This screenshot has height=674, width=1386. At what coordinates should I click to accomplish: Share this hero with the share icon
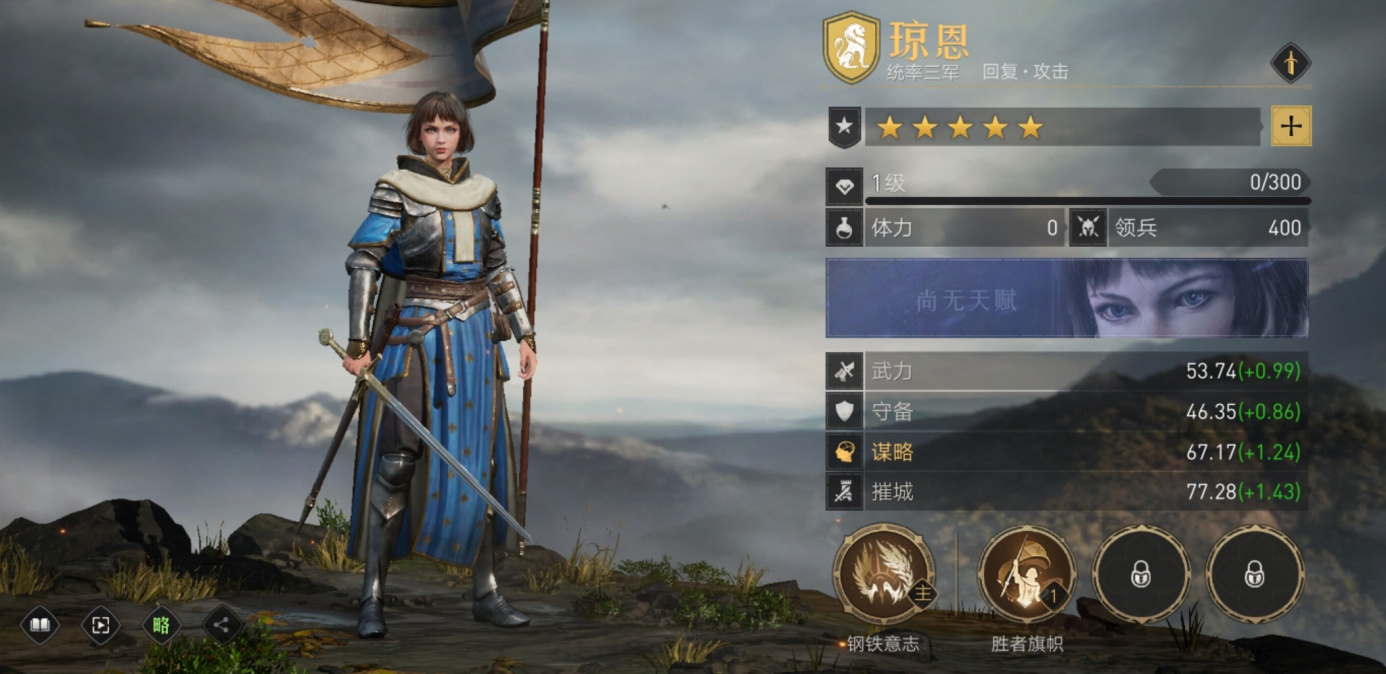pos(222,626)
